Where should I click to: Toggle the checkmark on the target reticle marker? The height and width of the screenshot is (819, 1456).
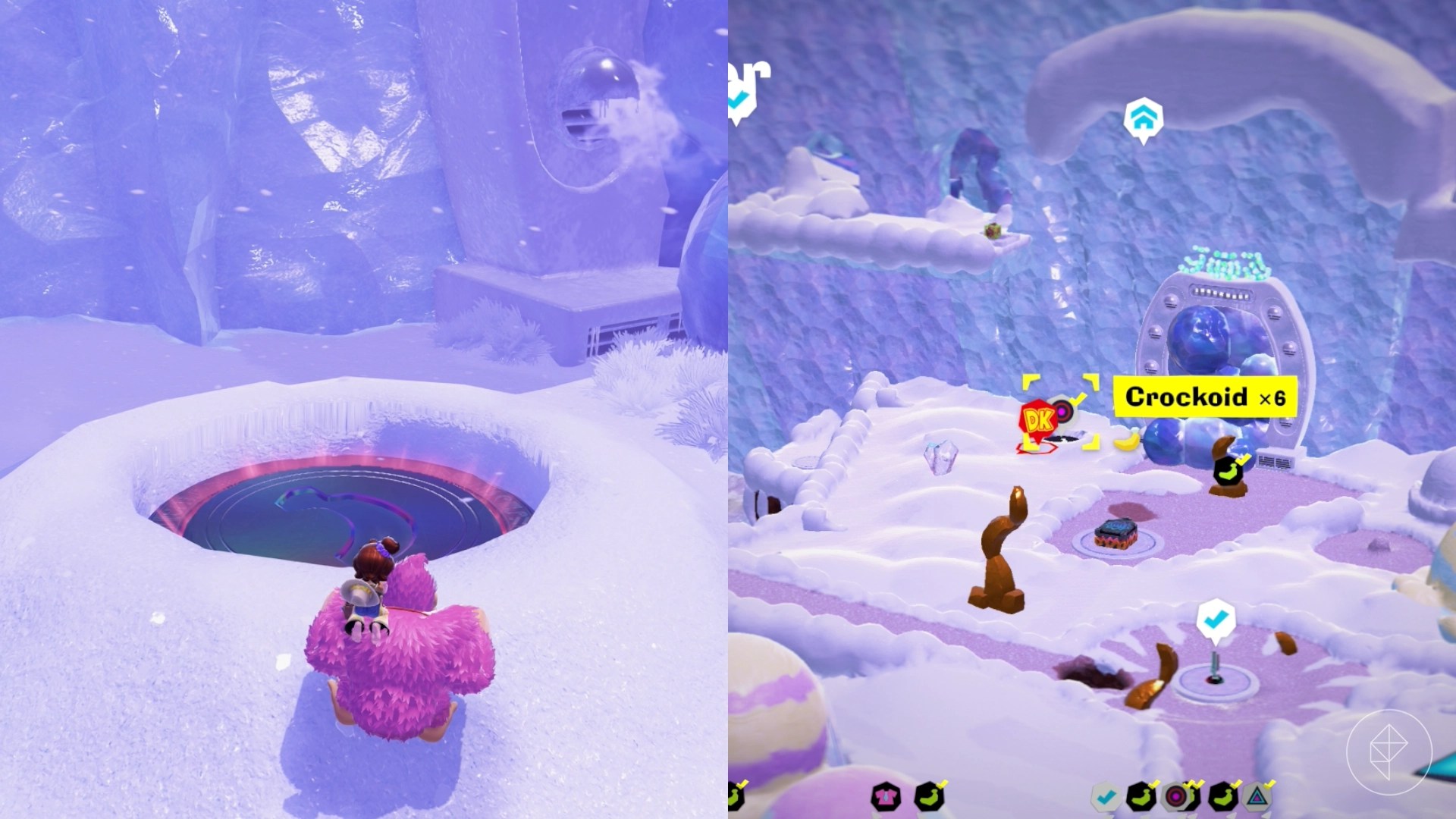pos(1077,400)
